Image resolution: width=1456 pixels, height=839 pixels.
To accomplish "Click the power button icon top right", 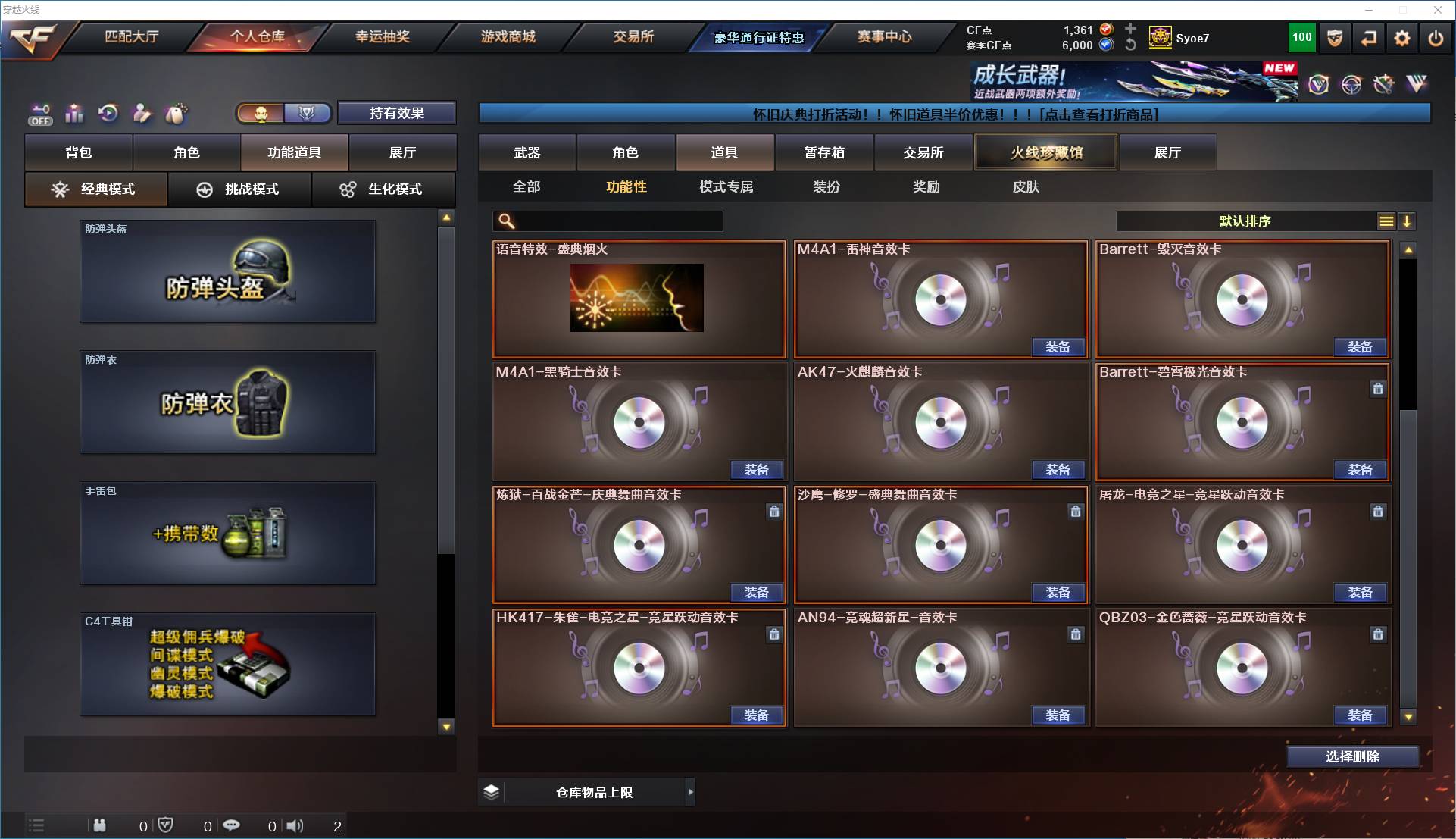I will click(x=1434, y=37).
